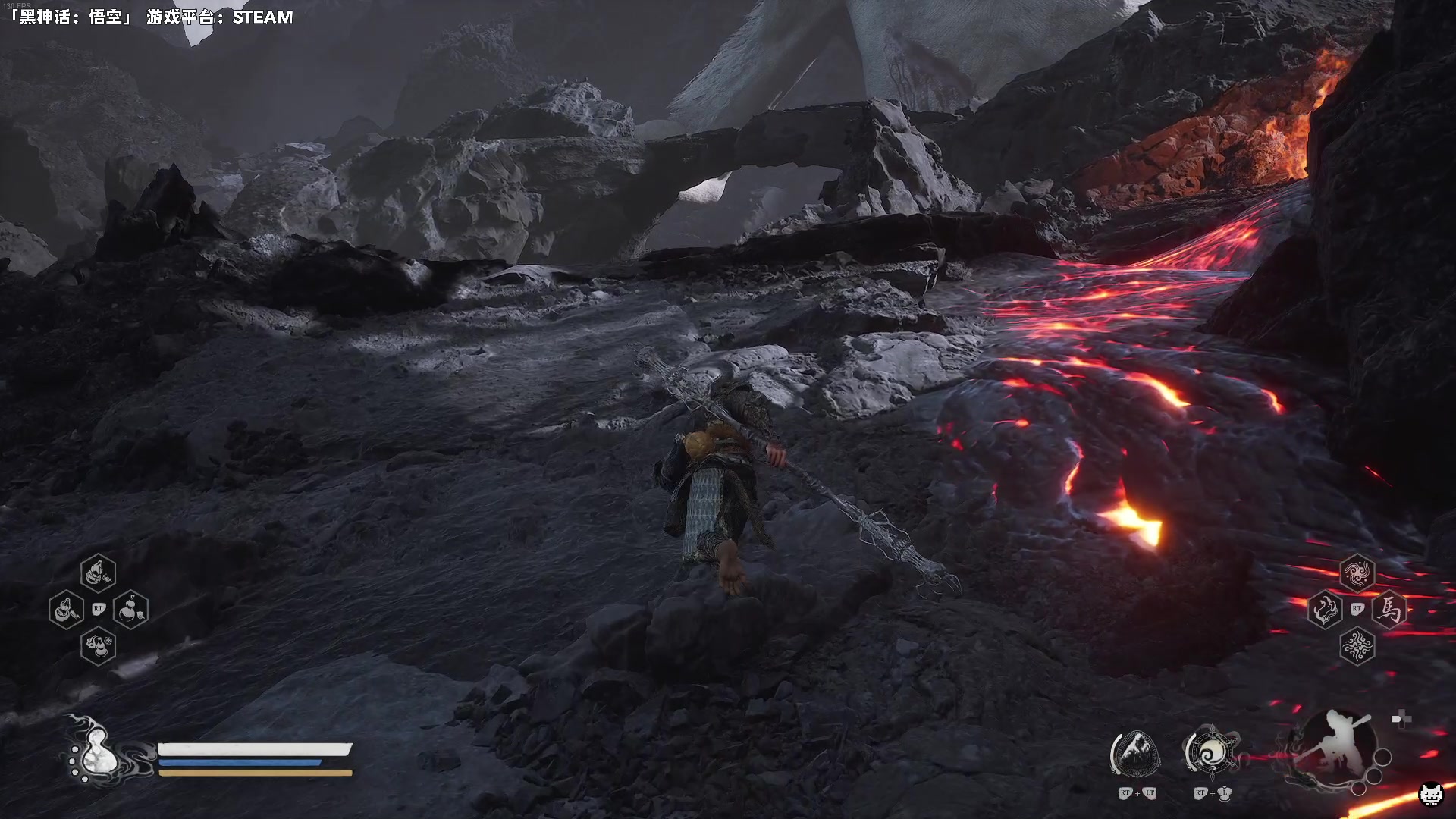This screenshot has width=1456, height=819.
Task: Trigger the 馬 horse transformation spell
Action: click(1389, 609)
